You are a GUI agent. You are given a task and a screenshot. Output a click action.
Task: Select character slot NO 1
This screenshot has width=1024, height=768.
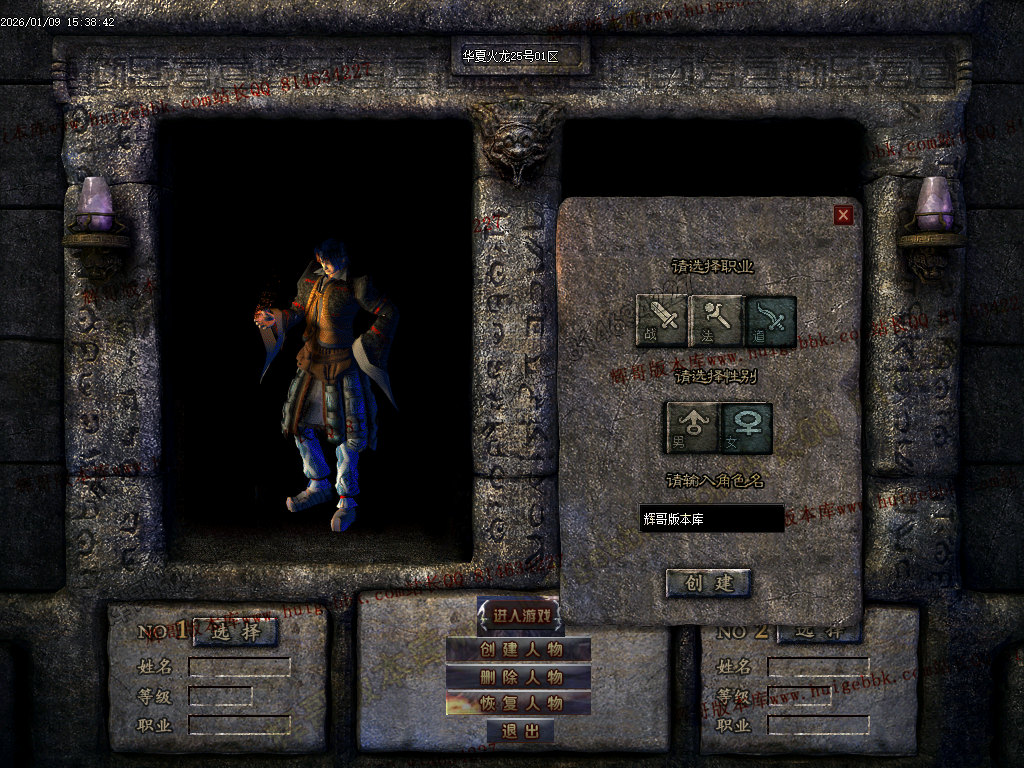pyautogui.click(x=235, y=632)
